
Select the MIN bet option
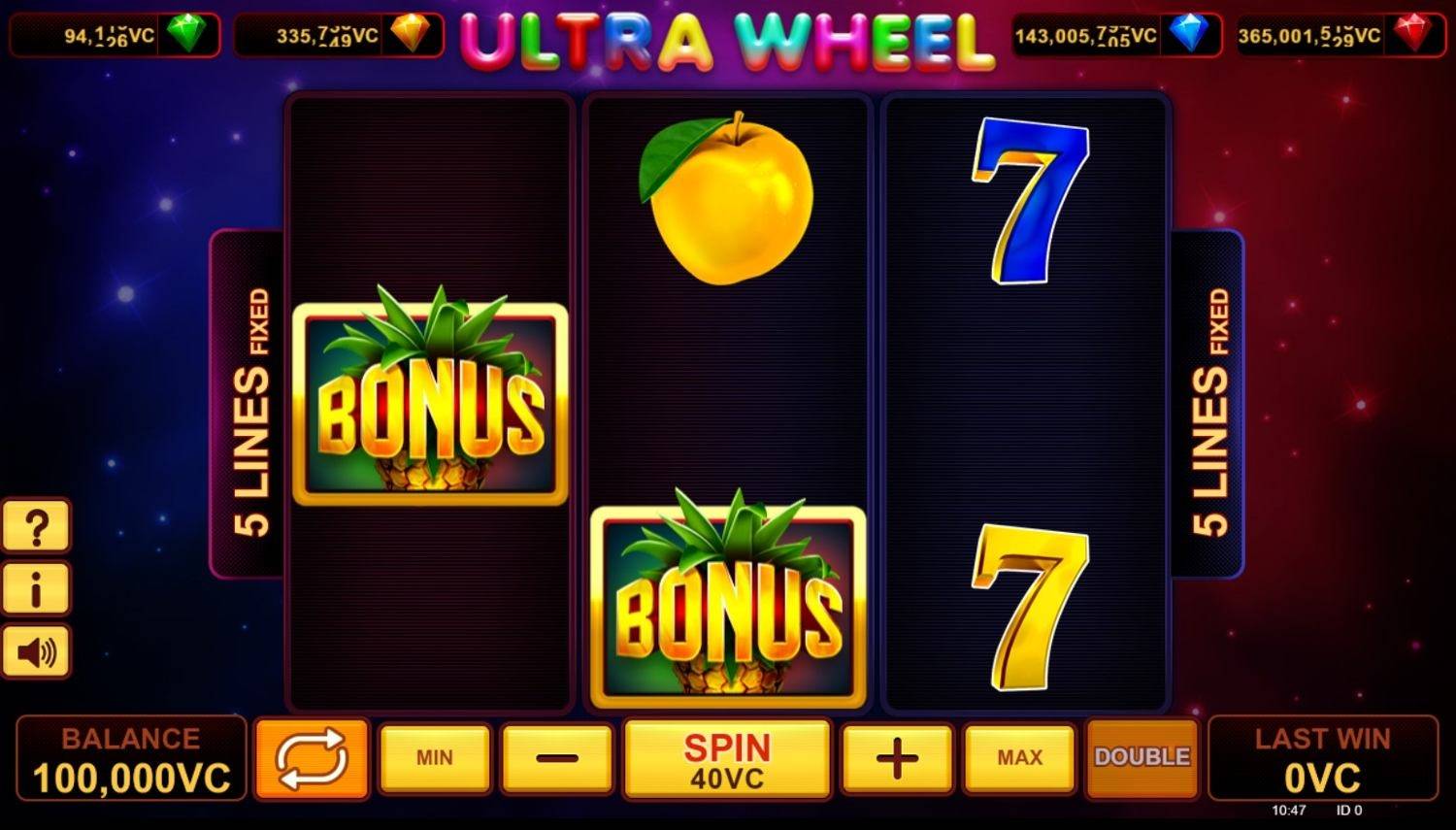click(434, 758)
